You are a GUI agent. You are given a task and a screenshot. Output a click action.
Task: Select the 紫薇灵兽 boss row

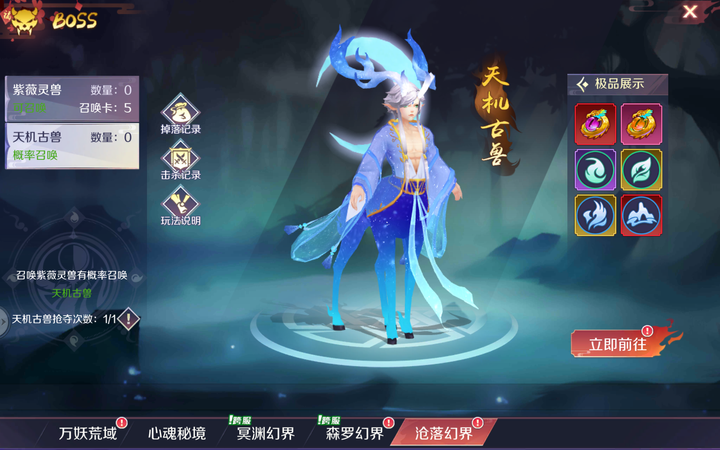pyautogui.click(x=71, y=98)
